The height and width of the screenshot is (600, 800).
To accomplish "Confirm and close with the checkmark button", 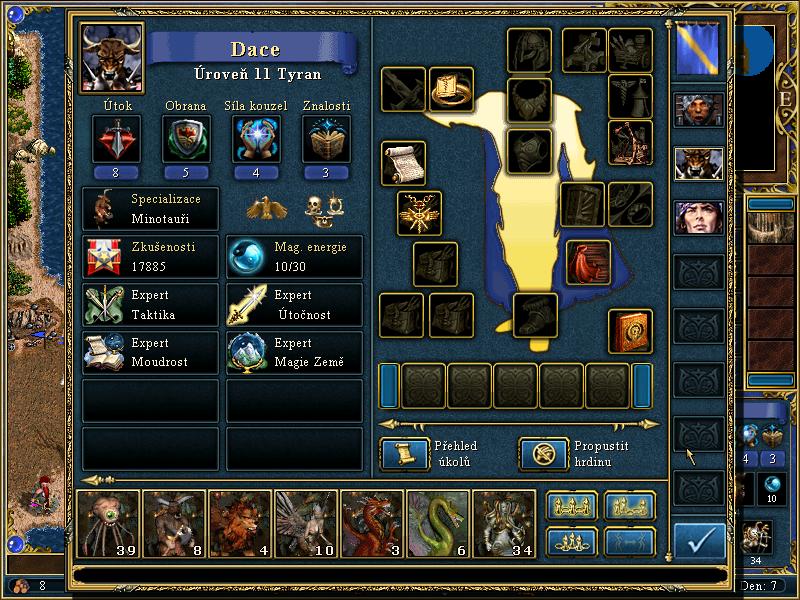I will point(699,541).
